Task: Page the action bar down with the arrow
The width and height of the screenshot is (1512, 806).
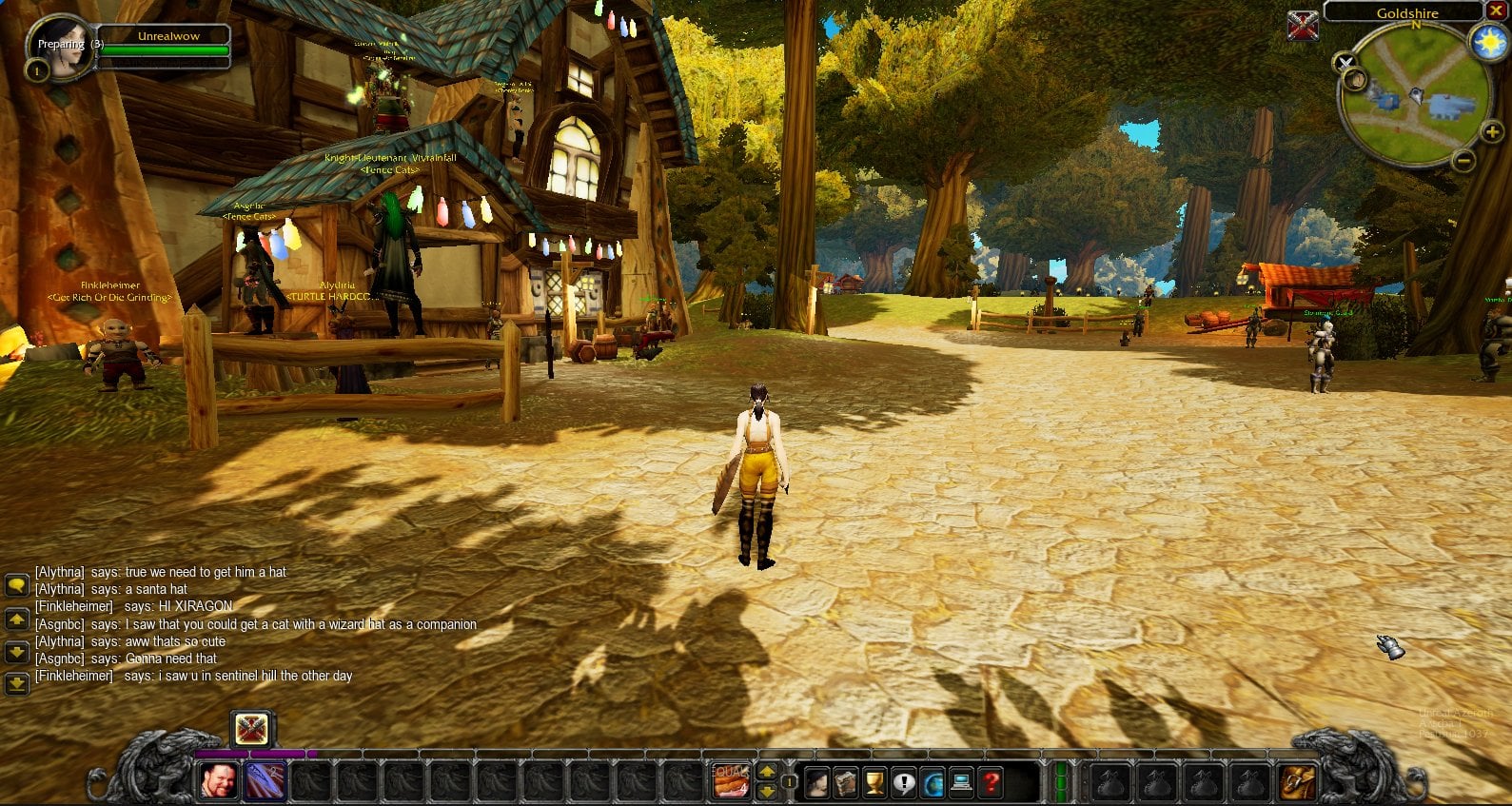Action: (767, 792)
